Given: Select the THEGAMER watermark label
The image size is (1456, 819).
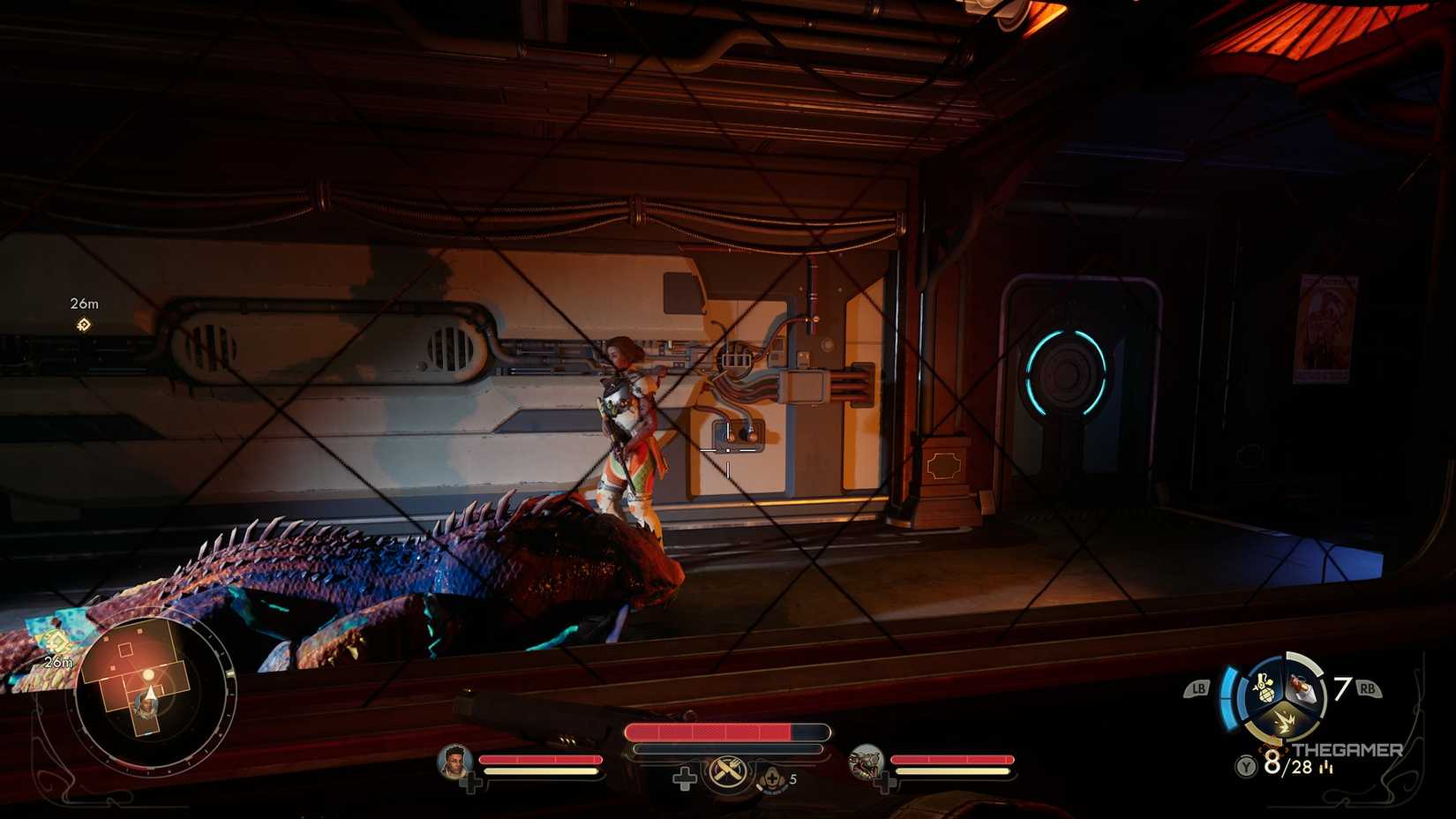Looking at the screenshot, I should (1347, 749).
